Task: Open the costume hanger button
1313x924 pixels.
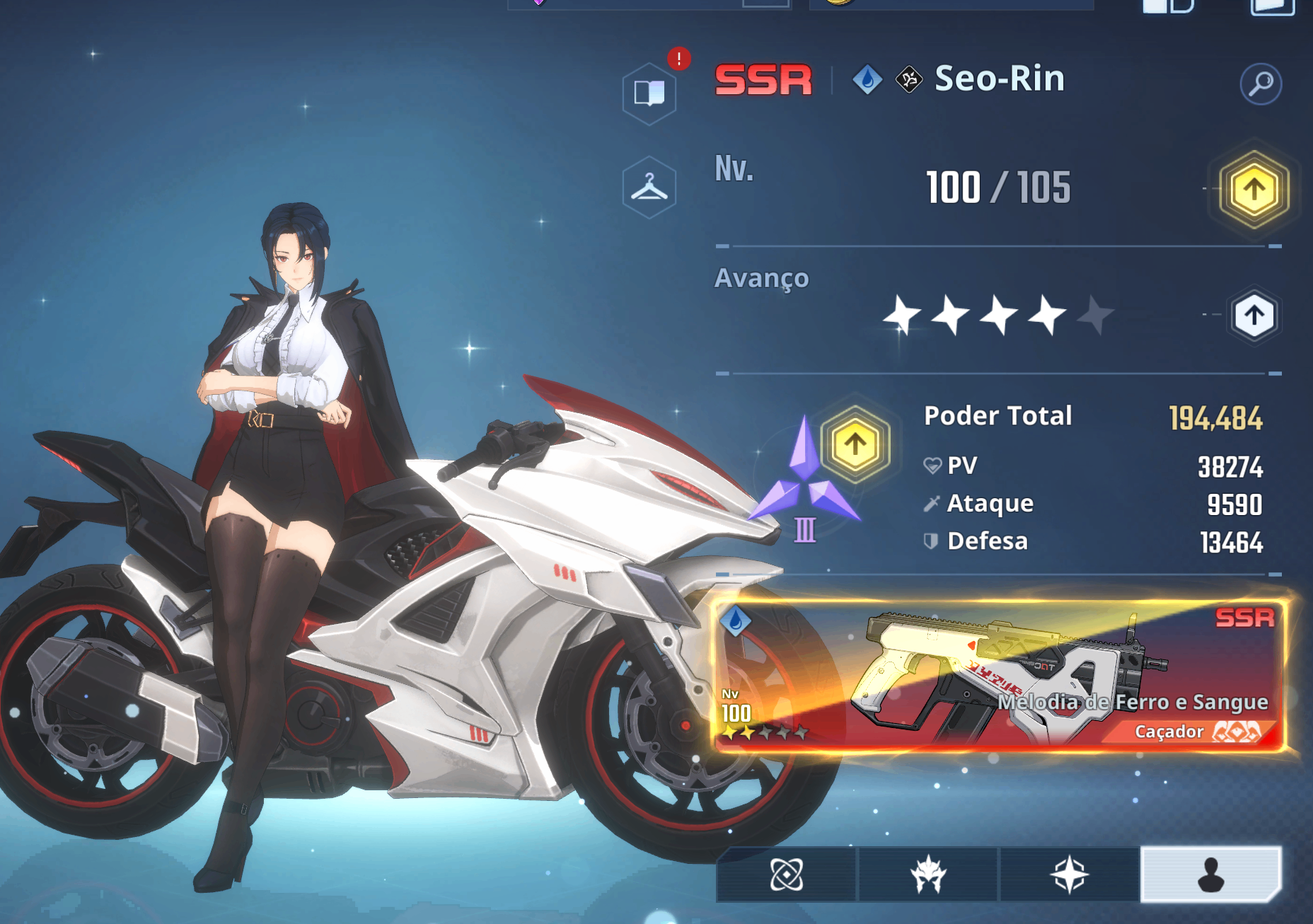Action: (649, 187)
